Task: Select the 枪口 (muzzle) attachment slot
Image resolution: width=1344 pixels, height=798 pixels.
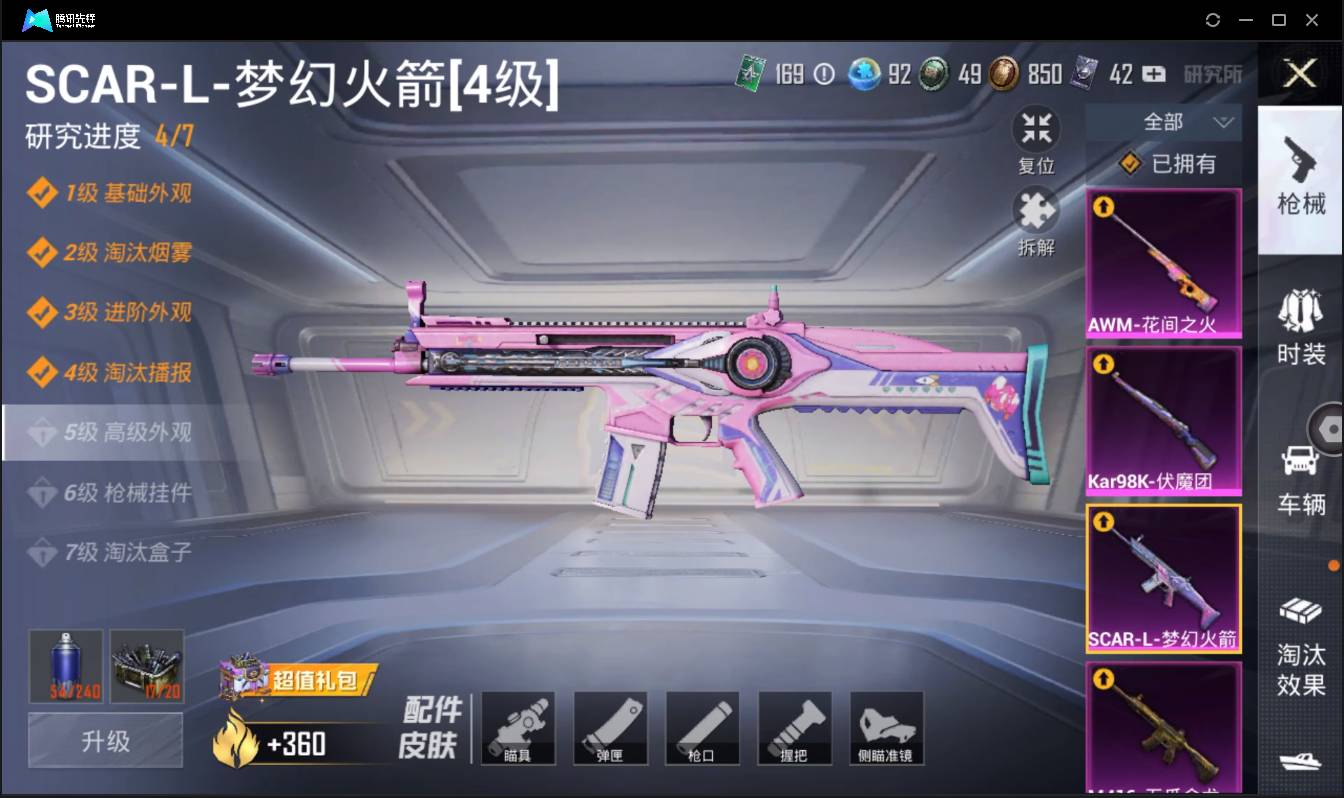Action: point(702,728)
